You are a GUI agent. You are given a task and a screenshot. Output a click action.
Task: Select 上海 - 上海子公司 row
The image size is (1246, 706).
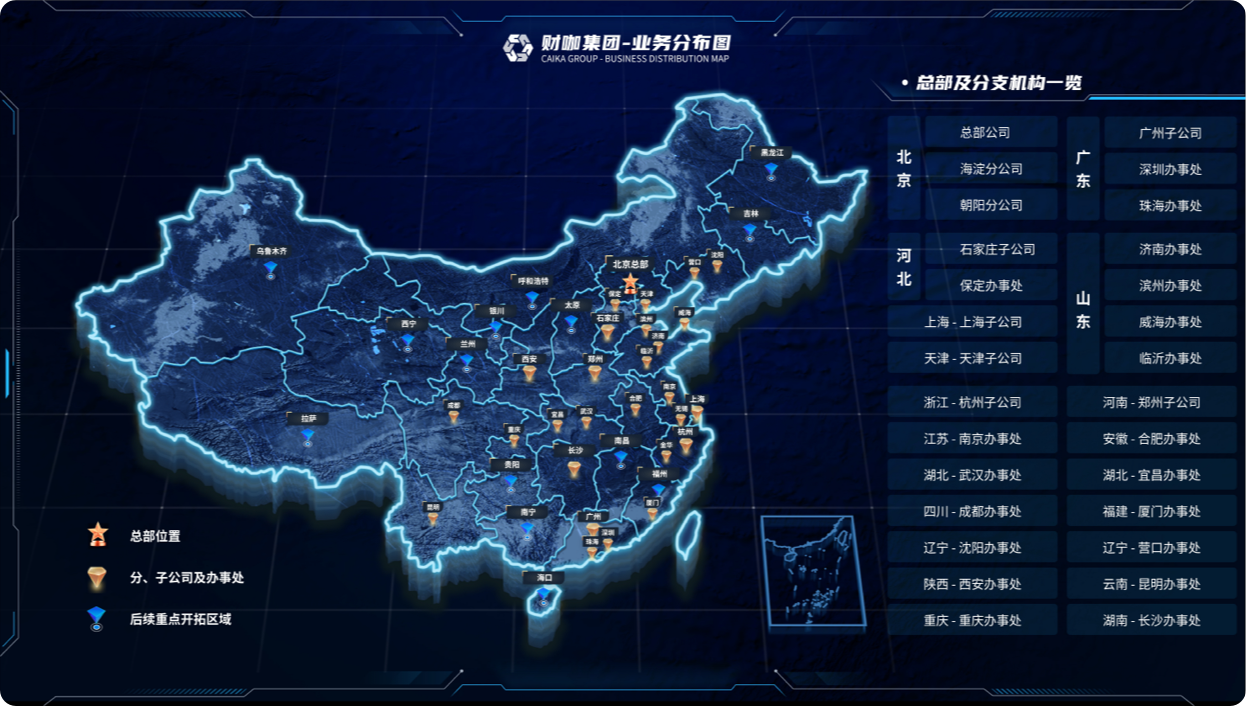pos(973,322)
